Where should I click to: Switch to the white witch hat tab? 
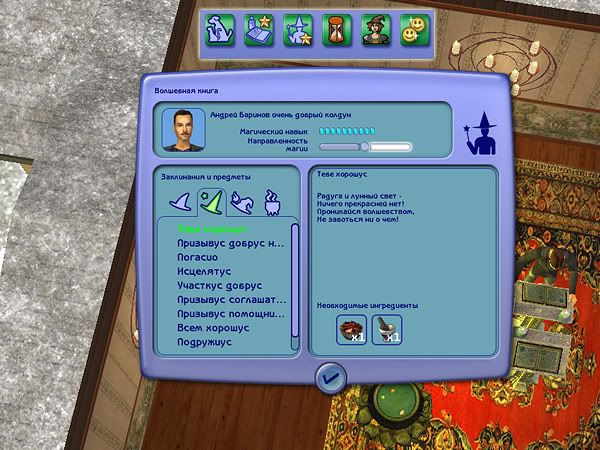point(179,202)
